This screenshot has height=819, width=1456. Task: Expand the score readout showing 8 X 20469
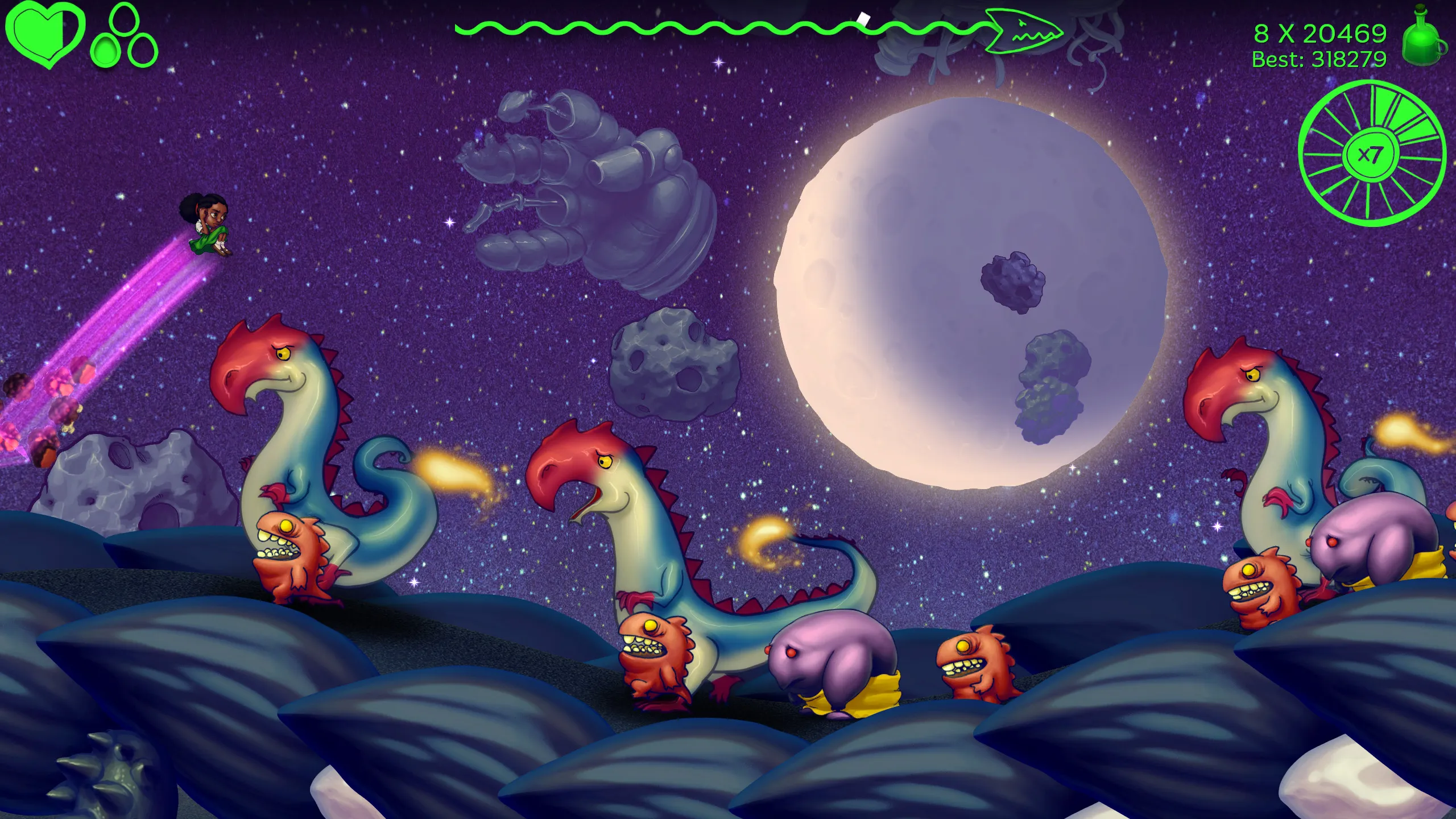(x=1319, y=33)
